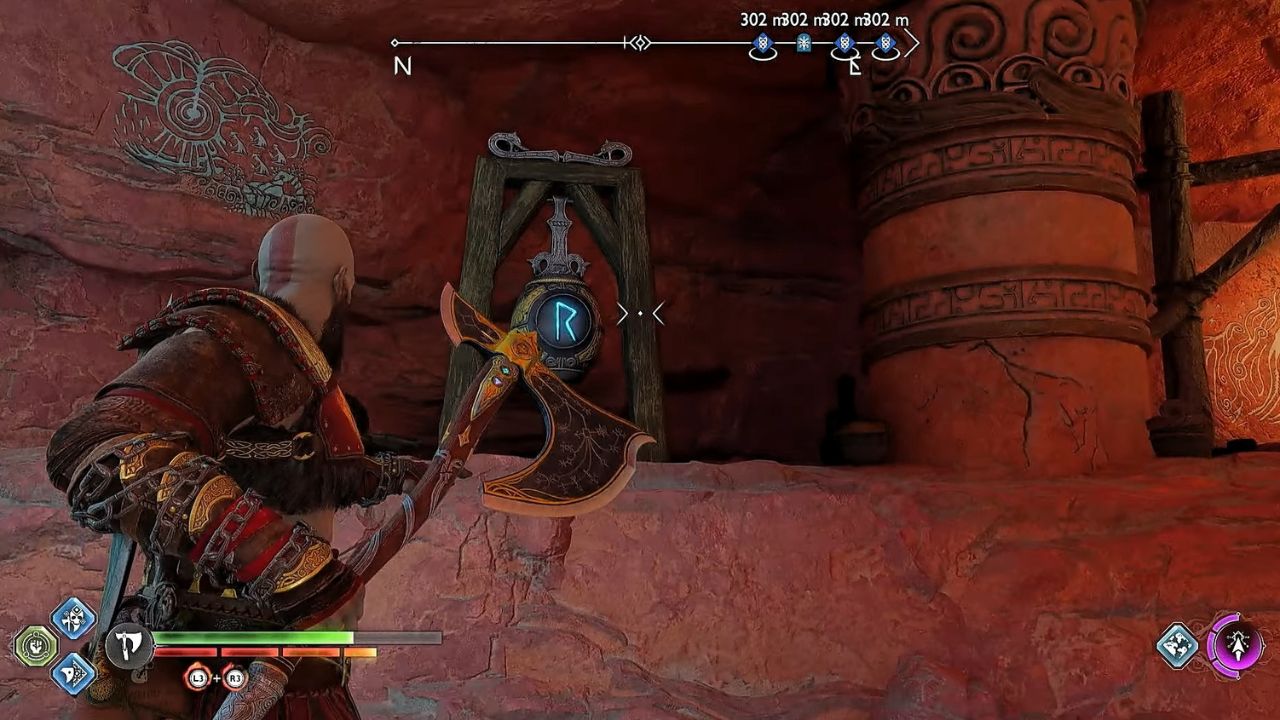Click the L3 stick prompt icon
Viewport: 1280px width, 720px height.
[x=198, y=677]
